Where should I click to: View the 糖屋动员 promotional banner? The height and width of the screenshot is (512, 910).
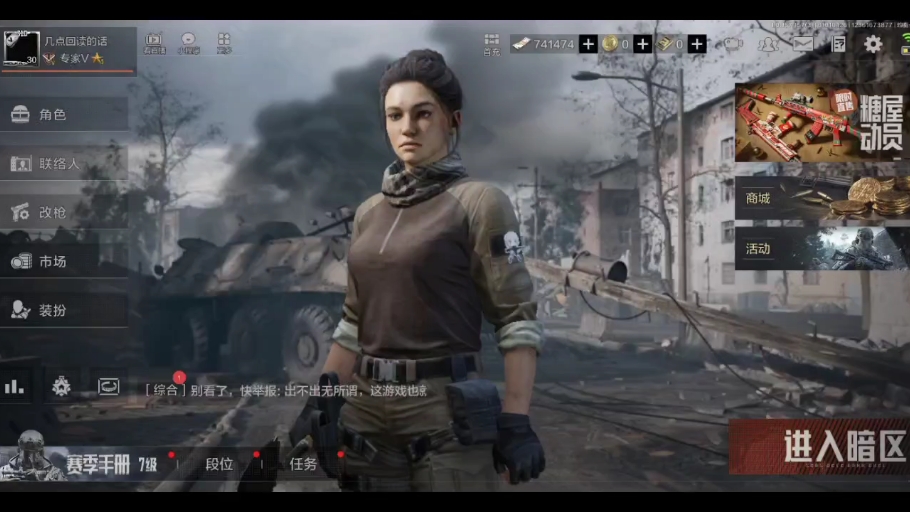click(x=821, y=122)
